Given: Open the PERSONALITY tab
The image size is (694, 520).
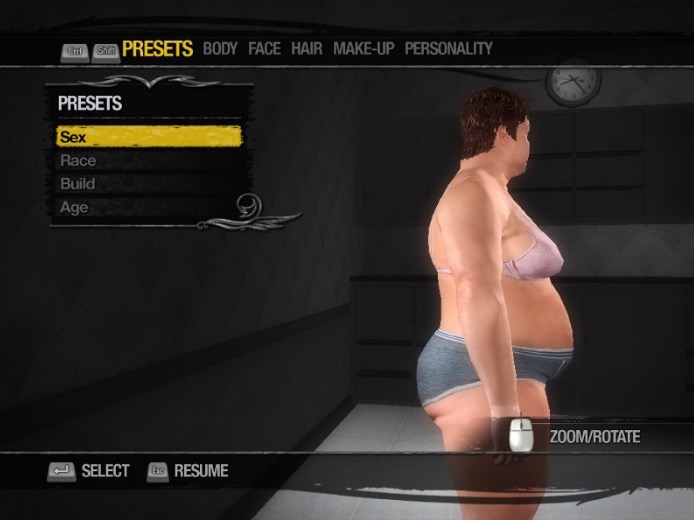Looking at the screenshot, I should tap(448, 48).
